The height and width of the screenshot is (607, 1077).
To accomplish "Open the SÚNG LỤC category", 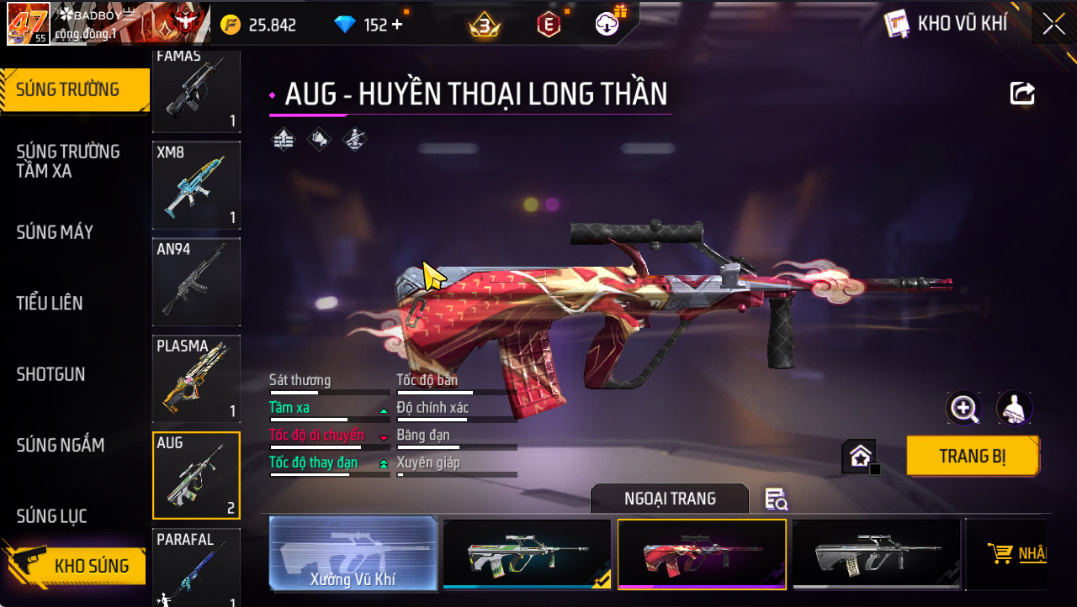I will pyautogui.click(x=52, y=516).
